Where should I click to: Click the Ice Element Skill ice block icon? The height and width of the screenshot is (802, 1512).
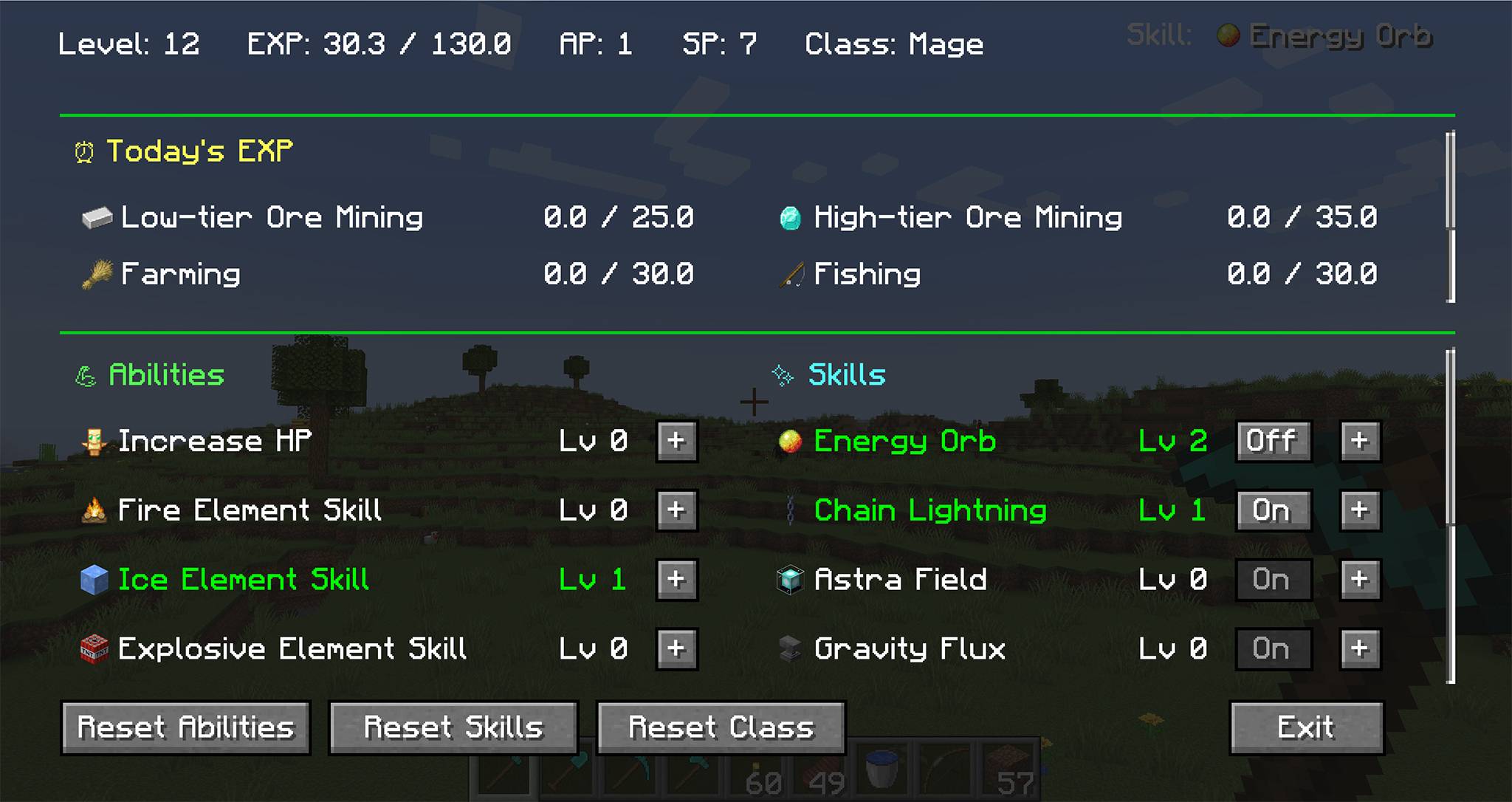point(94,580)
